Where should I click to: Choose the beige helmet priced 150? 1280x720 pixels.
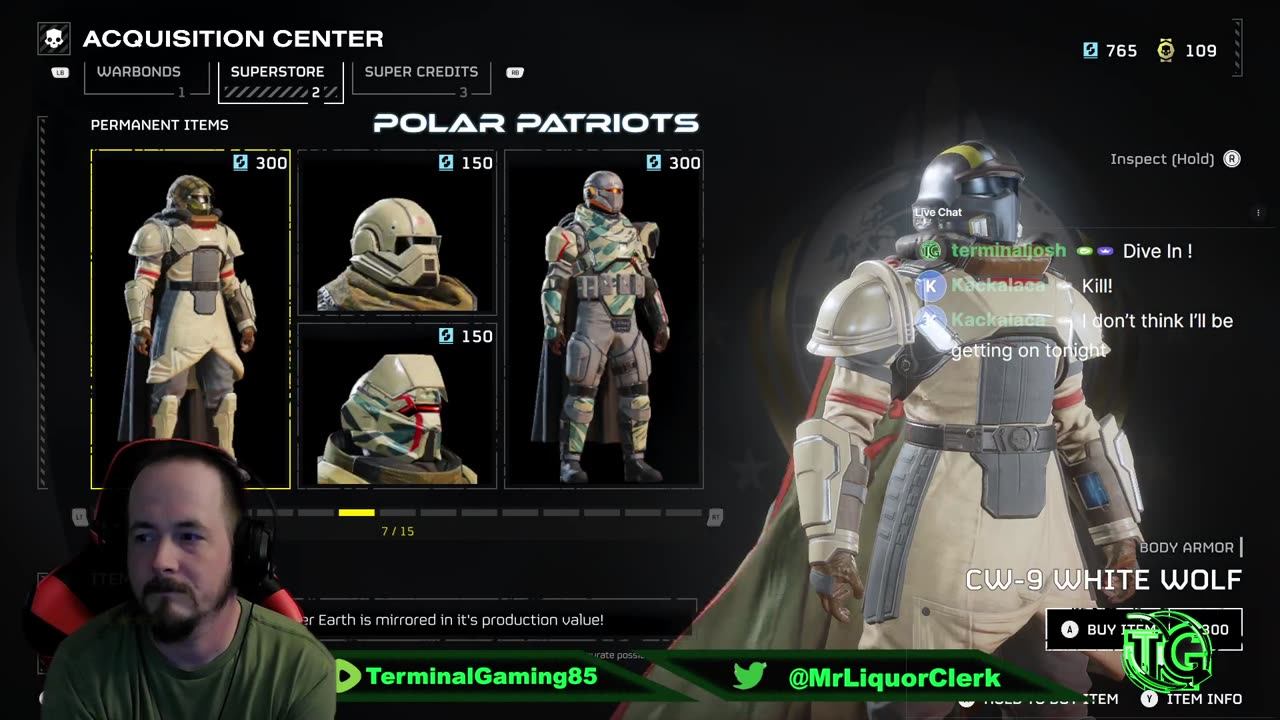397,233
